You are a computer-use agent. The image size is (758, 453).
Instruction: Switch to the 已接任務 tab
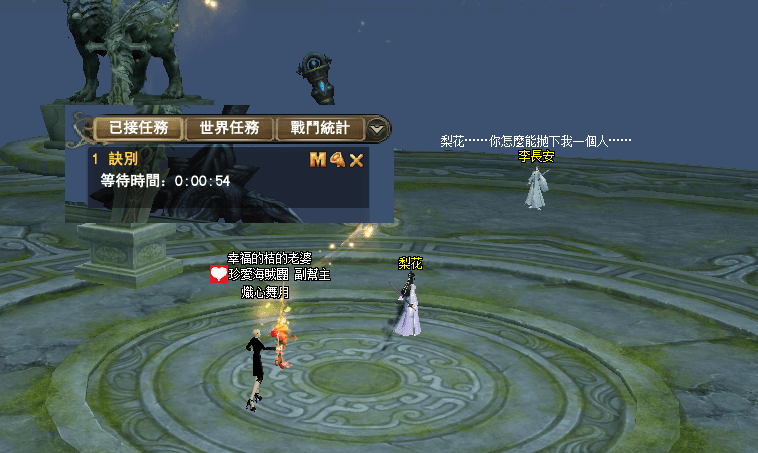139,128
